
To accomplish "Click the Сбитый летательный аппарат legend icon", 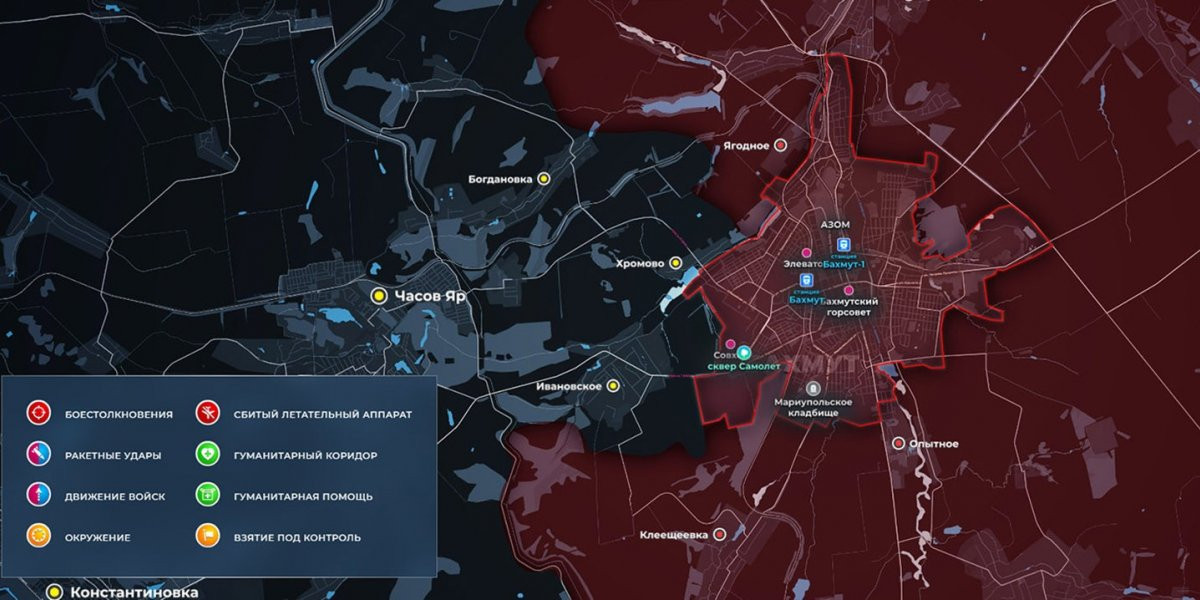I will pyautogui.click(x=209, y=413).
